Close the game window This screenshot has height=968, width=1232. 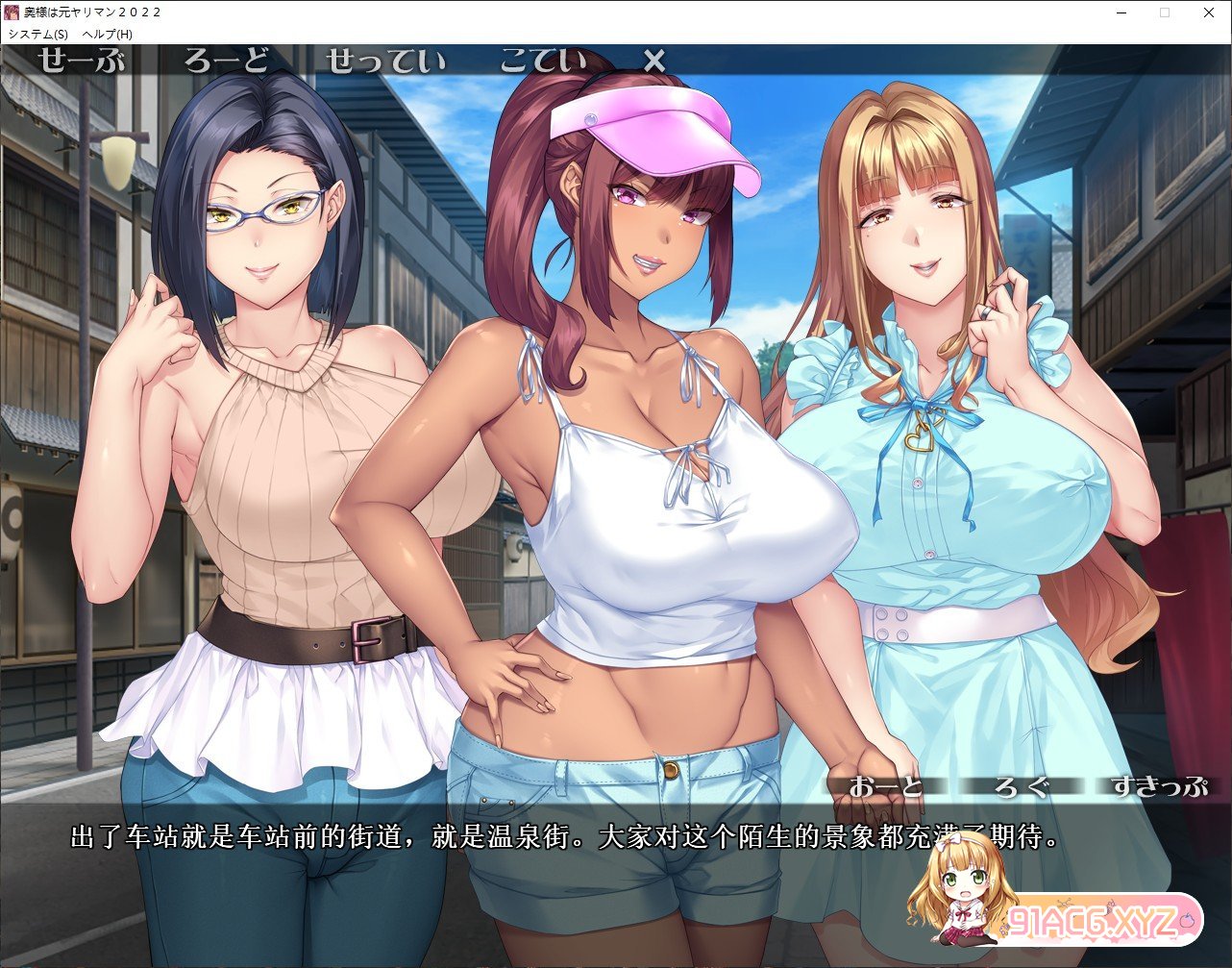pyautogui.click(x=1209, y=12)
